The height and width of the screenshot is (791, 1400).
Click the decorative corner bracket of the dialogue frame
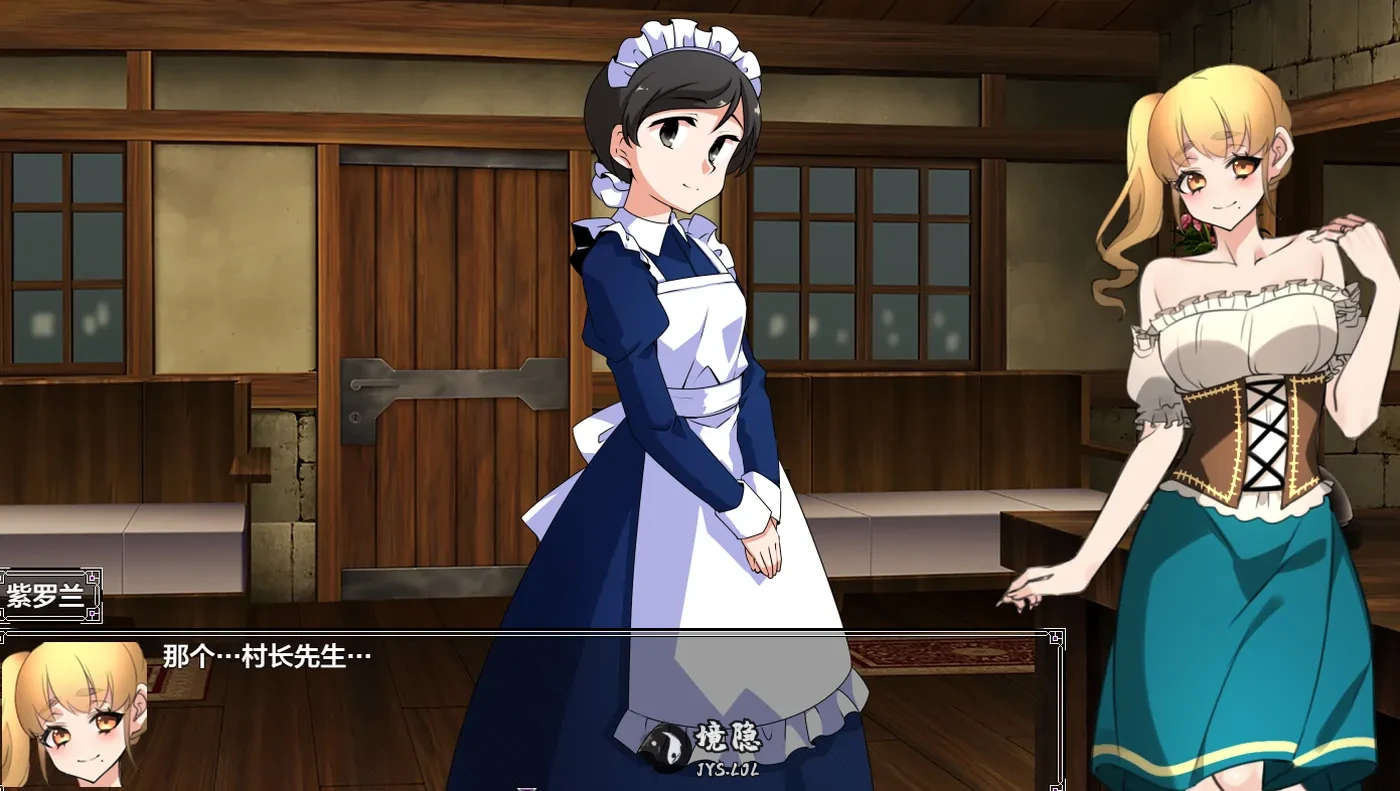1056,637
